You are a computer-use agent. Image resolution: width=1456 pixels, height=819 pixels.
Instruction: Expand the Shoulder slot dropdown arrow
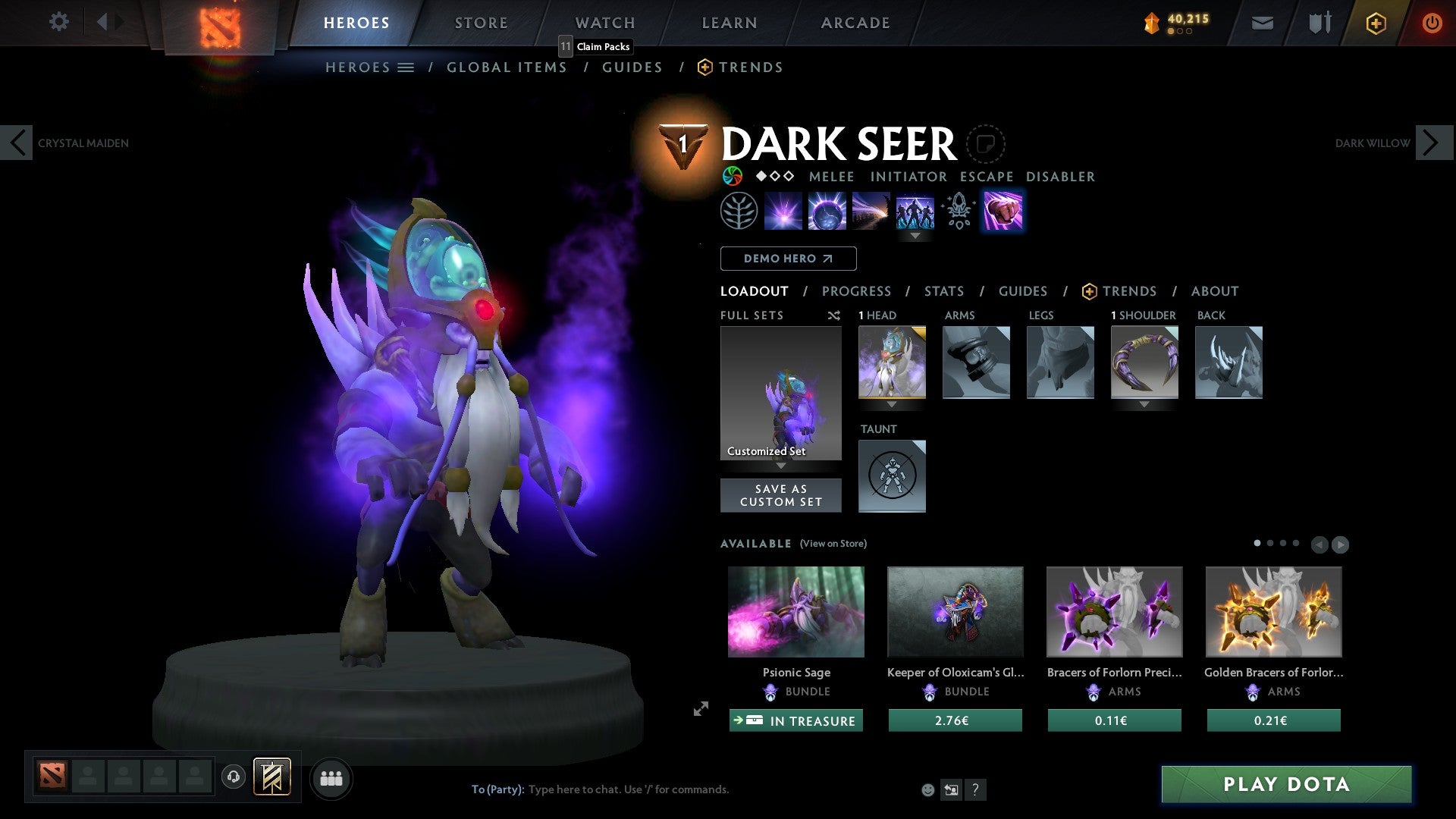coord(1144,406)
